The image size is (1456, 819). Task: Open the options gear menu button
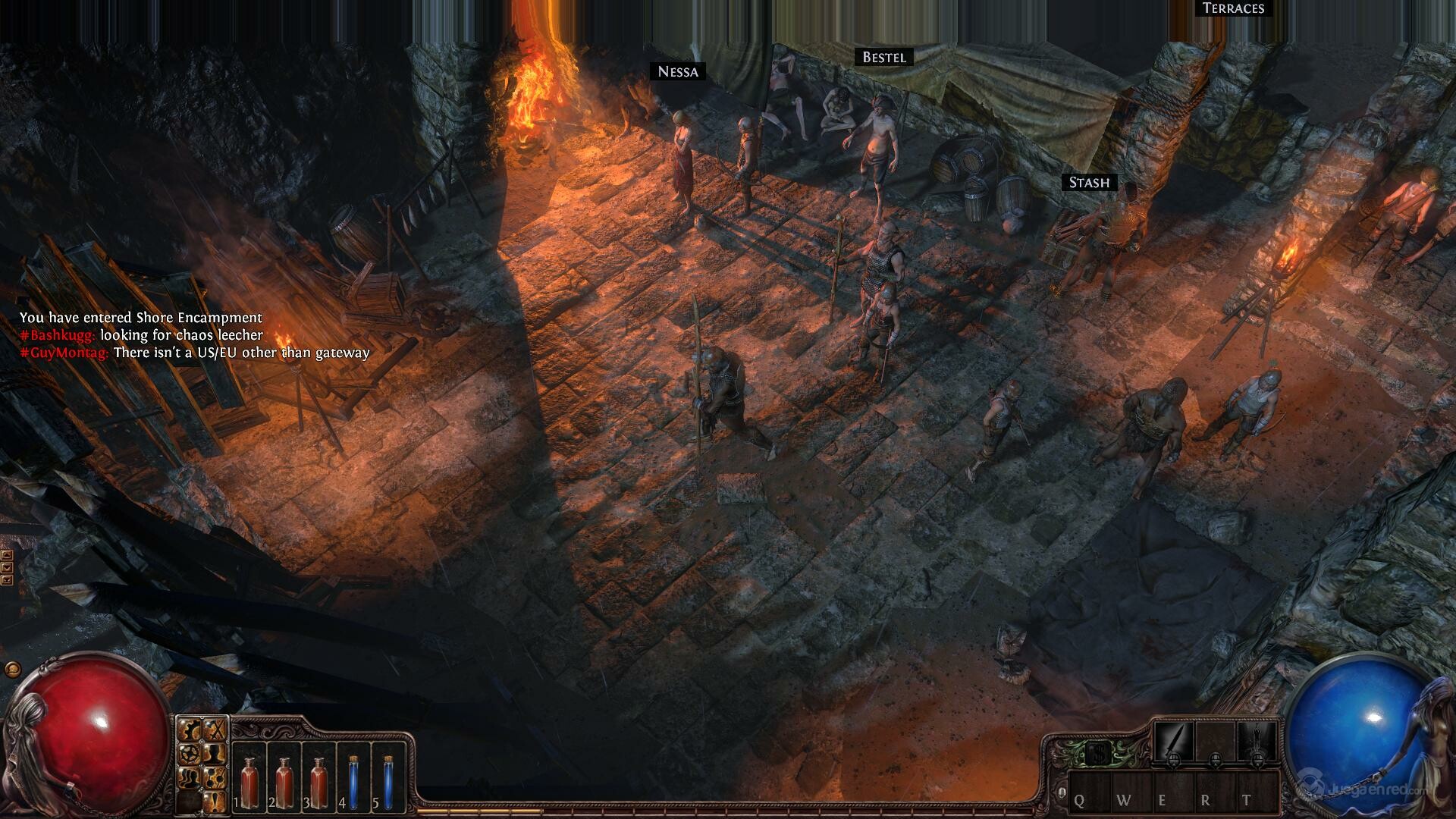(x=191, y=730)
